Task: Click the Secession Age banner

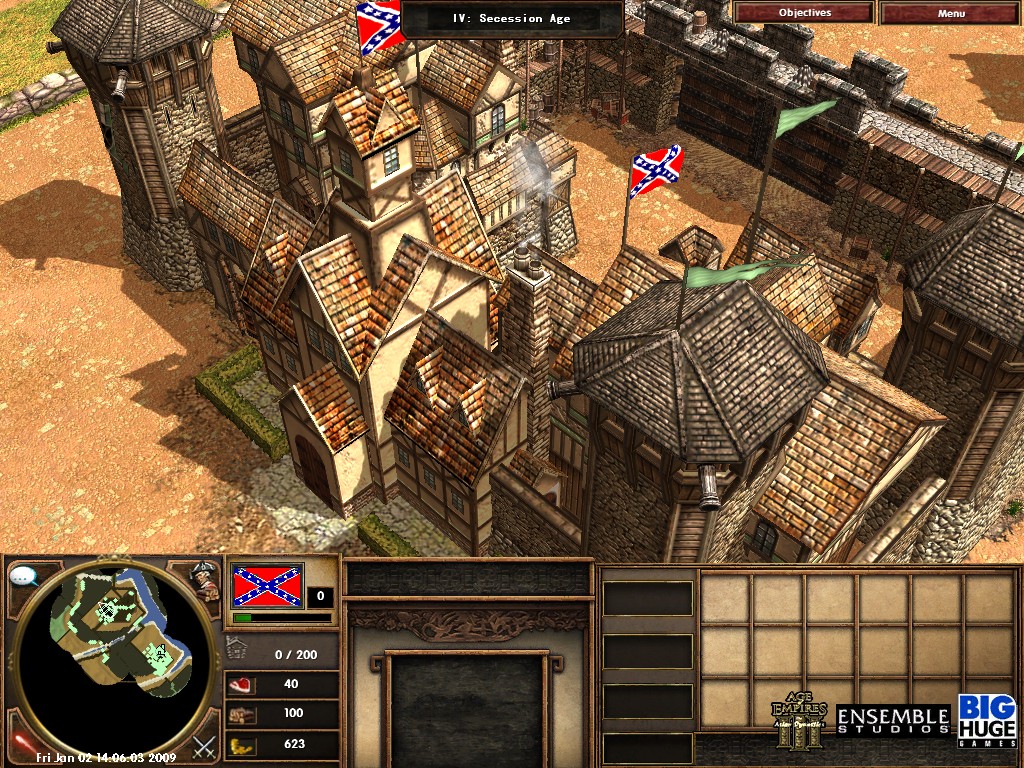Action: 512,18
